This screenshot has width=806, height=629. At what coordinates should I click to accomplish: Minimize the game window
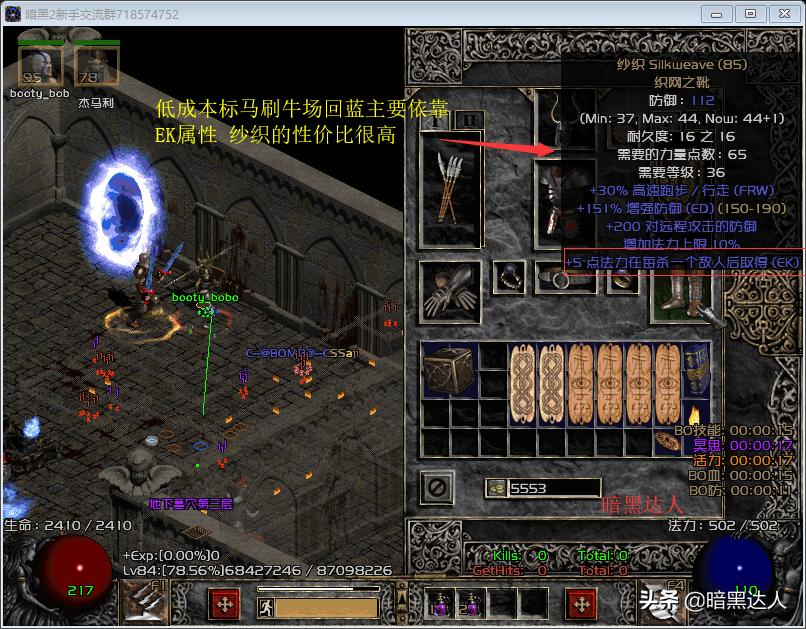pyautogui.click(x=718, y=14)
